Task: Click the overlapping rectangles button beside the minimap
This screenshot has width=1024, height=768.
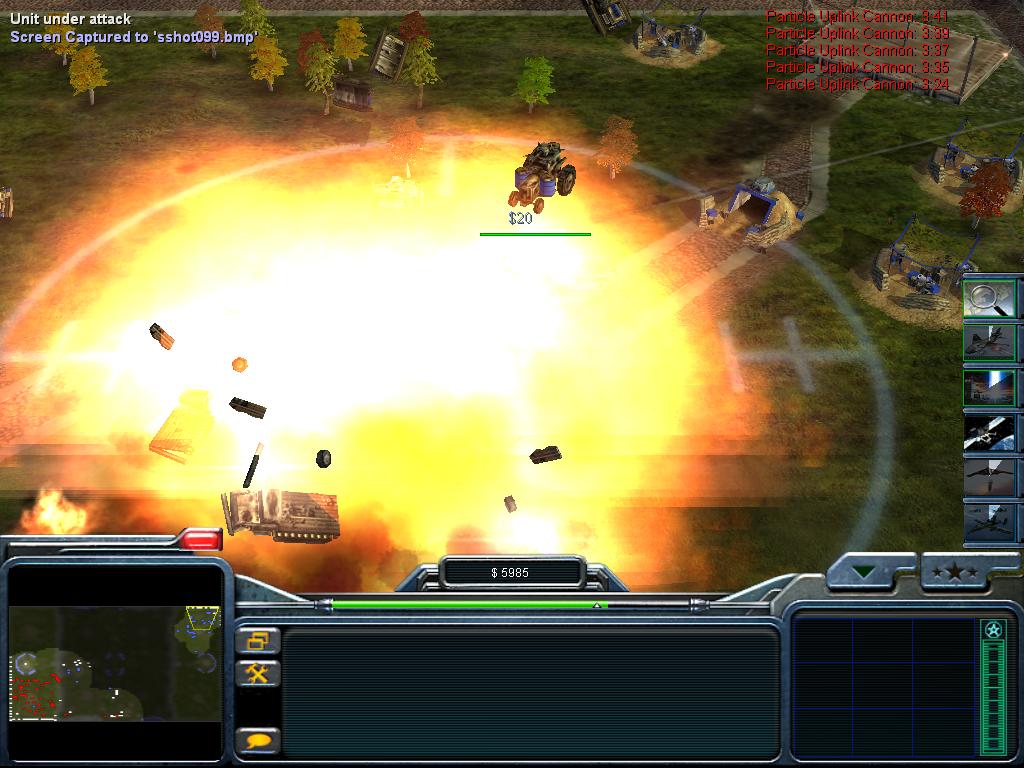Action: [258, 640]
